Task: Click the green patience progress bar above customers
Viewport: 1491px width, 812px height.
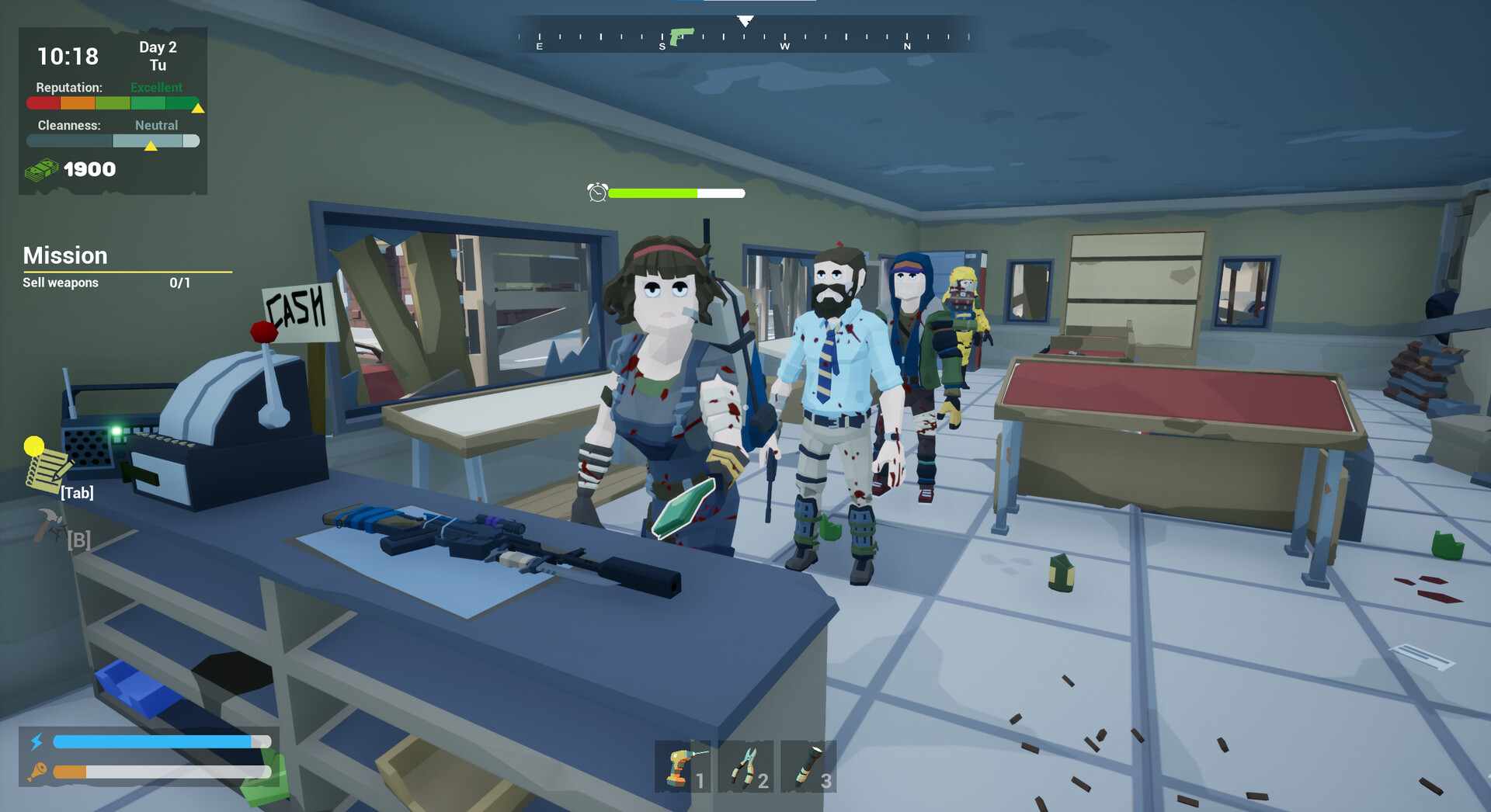Action: point(652,193)
